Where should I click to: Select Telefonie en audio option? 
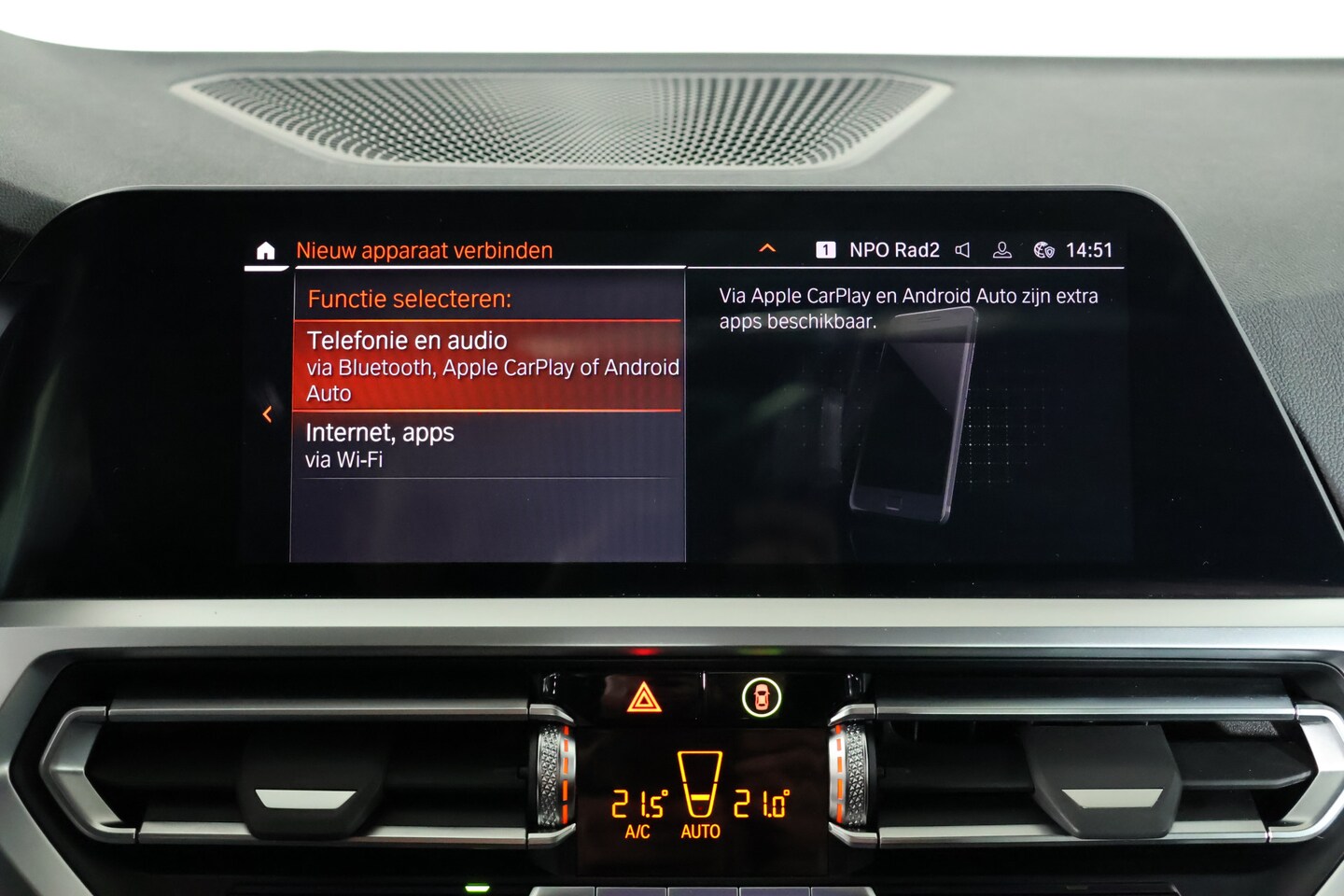tap(488, 366)
